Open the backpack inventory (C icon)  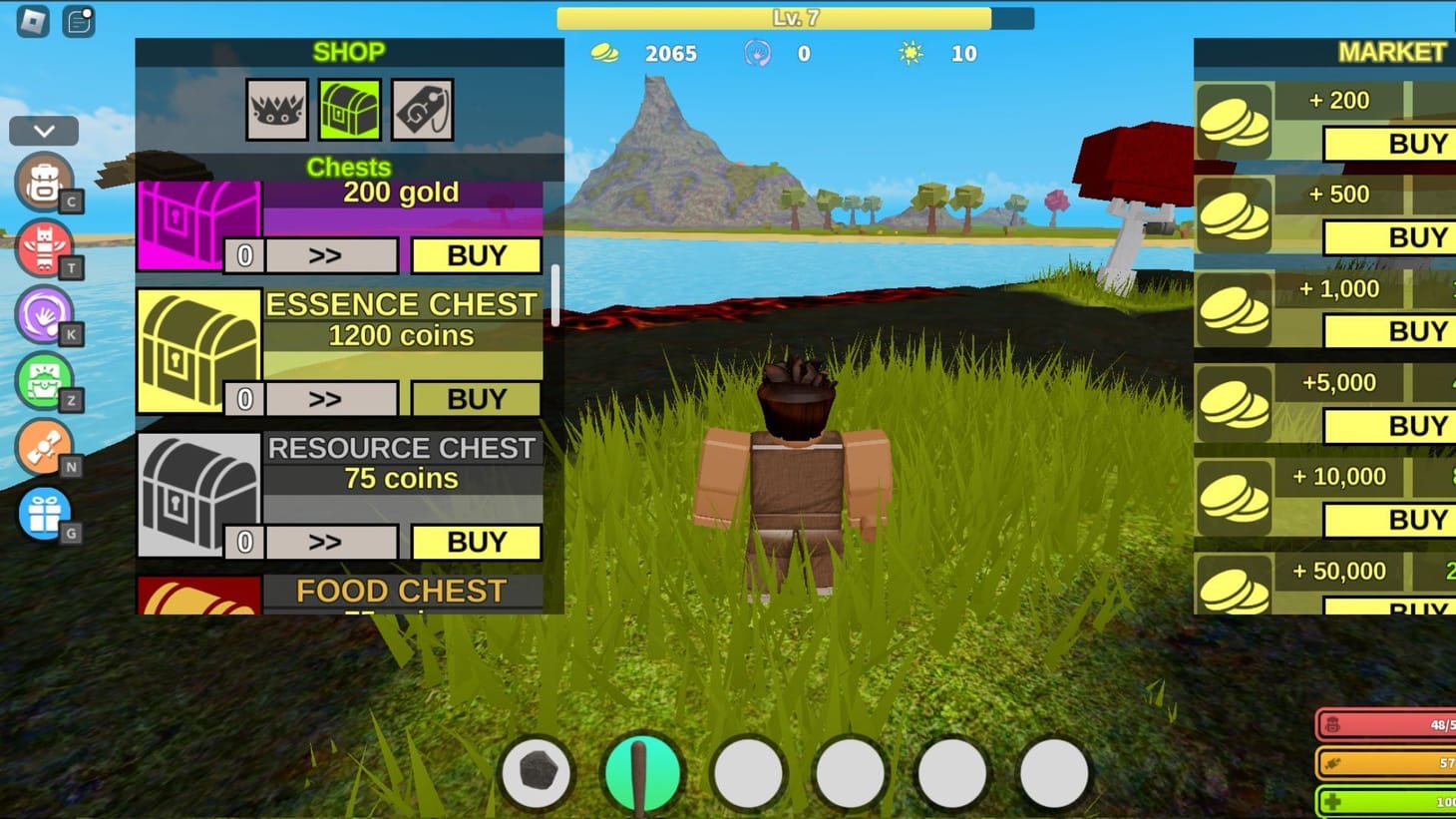(x=44, y=184)
